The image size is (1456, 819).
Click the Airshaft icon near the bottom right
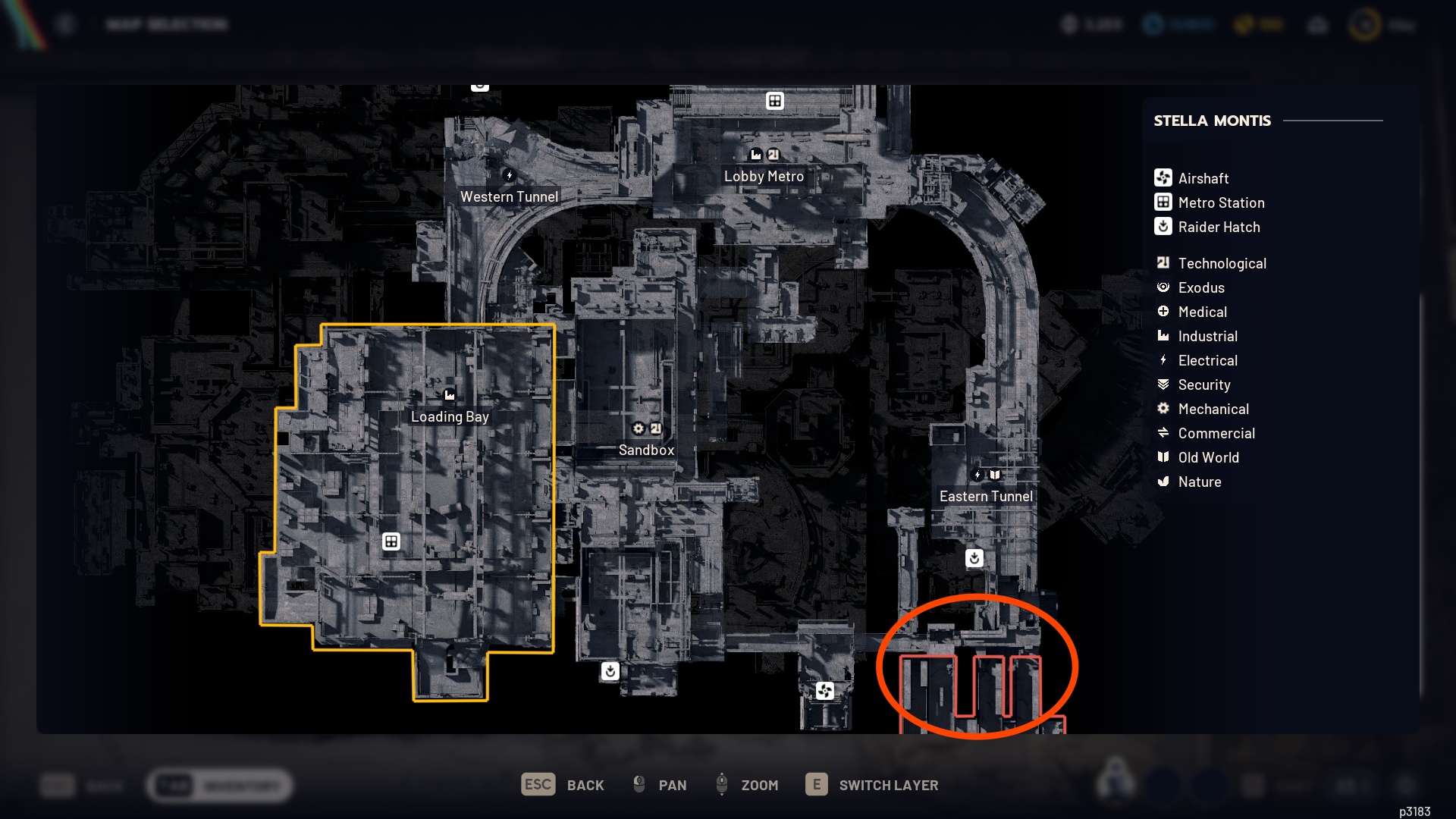[825, 691]
